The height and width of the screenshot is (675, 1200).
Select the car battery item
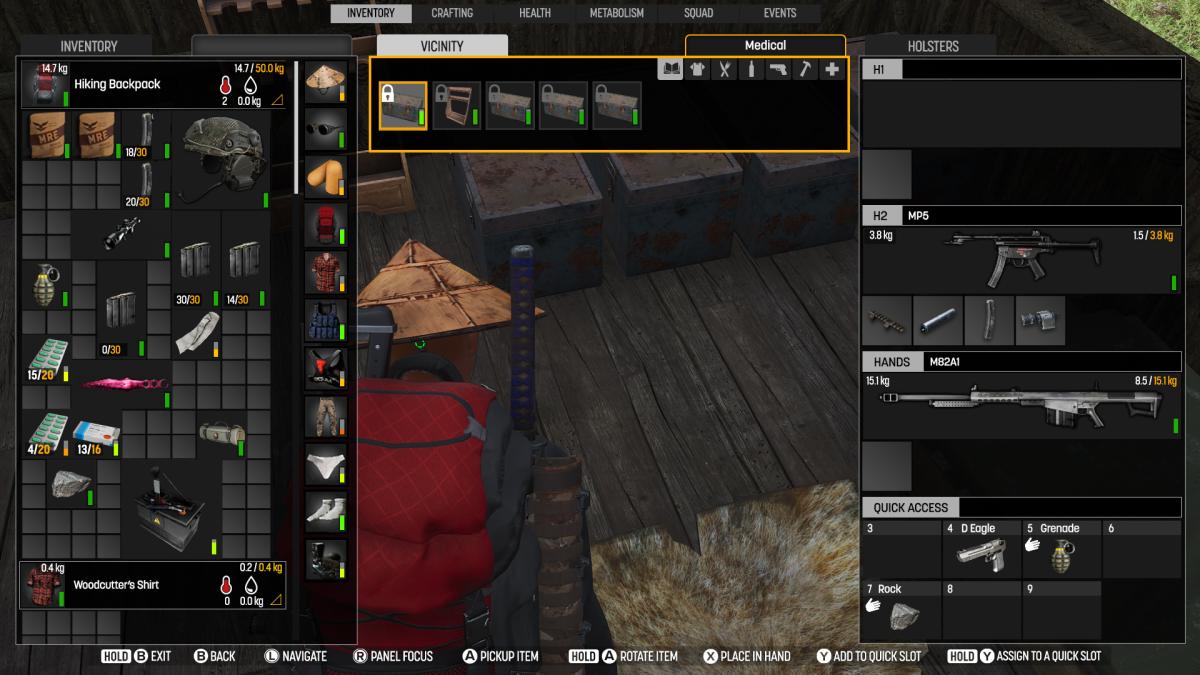[171, 509]
